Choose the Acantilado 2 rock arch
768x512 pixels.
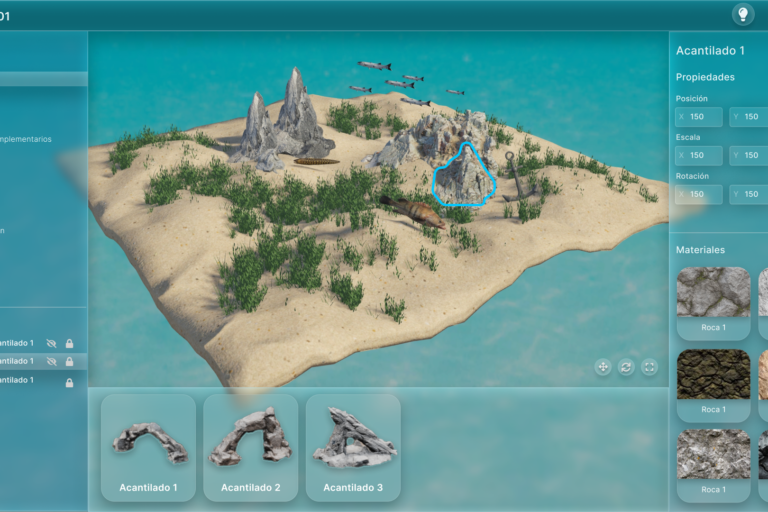[251, 445]
